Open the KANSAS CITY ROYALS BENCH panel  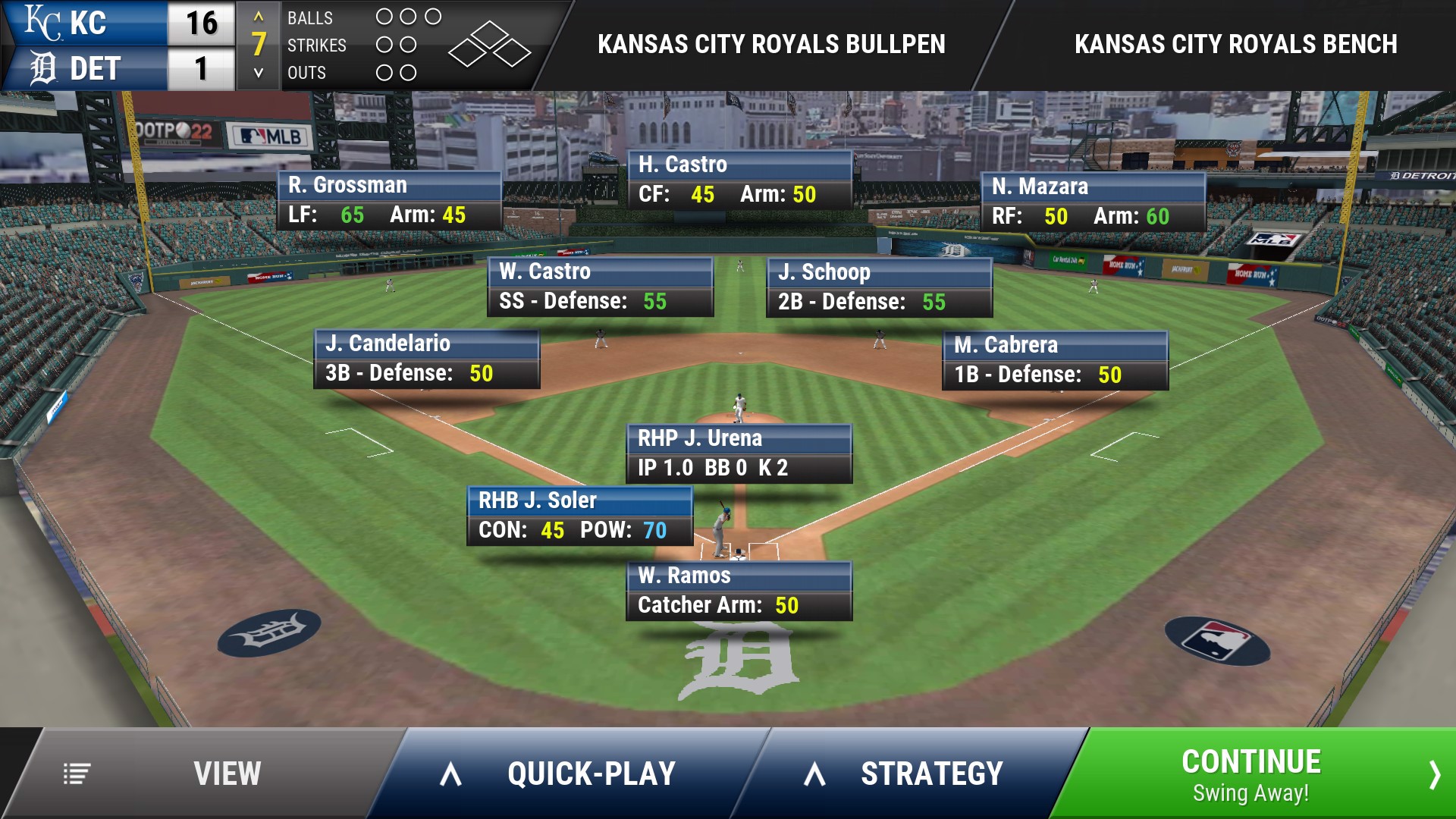pyautogui.click(x=1235, y=43)
